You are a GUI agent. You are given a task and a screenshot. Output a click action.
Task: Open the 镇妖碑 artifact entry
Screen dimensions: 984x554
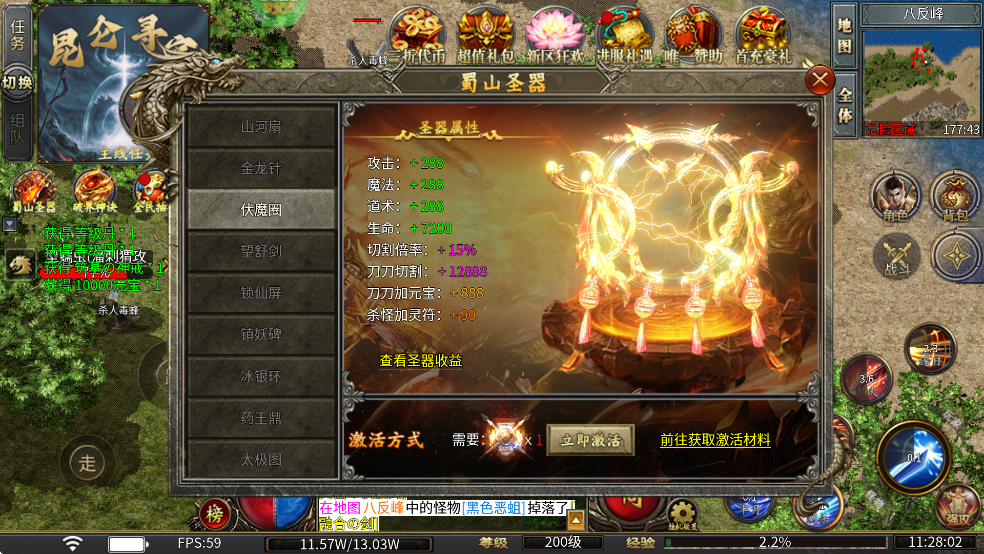click(261, 335)
